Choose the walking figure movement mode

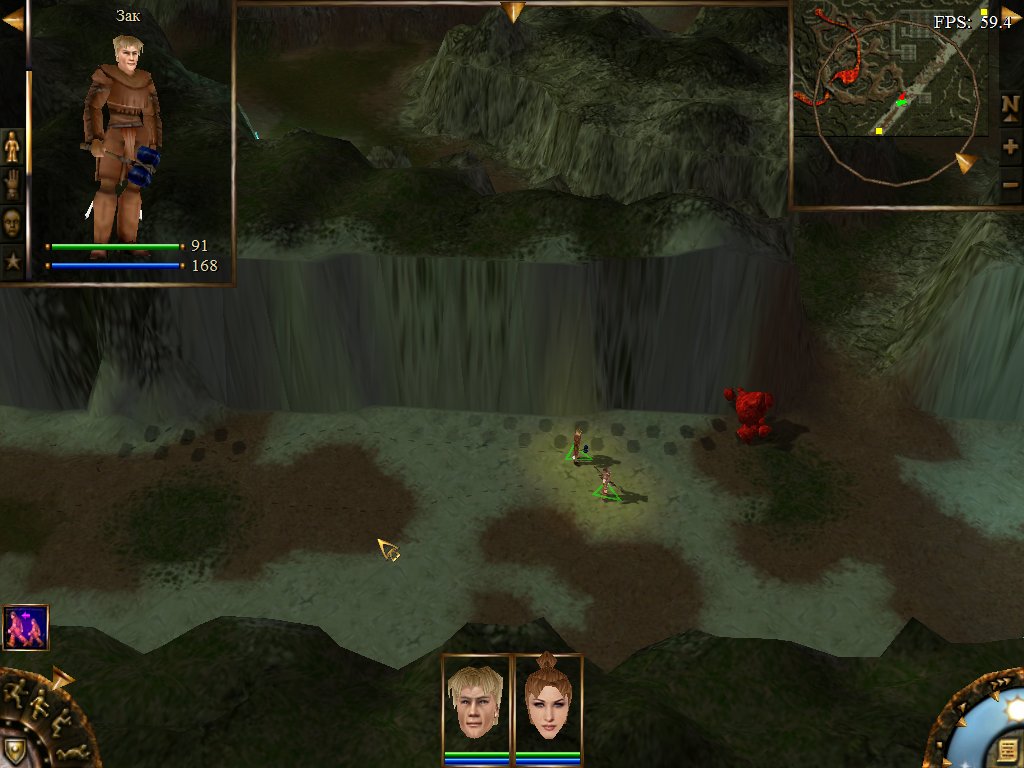coord(40,703)
